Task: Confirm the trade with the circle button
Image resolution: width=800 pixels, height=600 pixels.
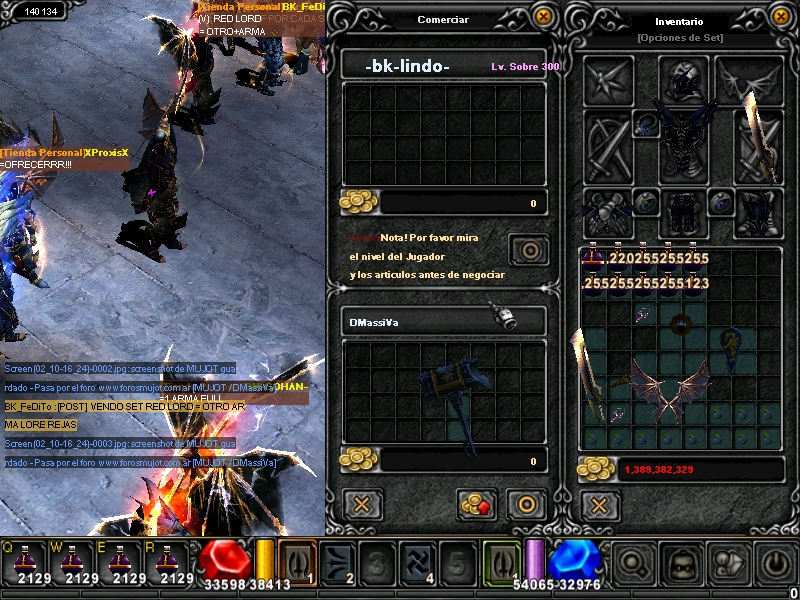Action: (525, 504)
